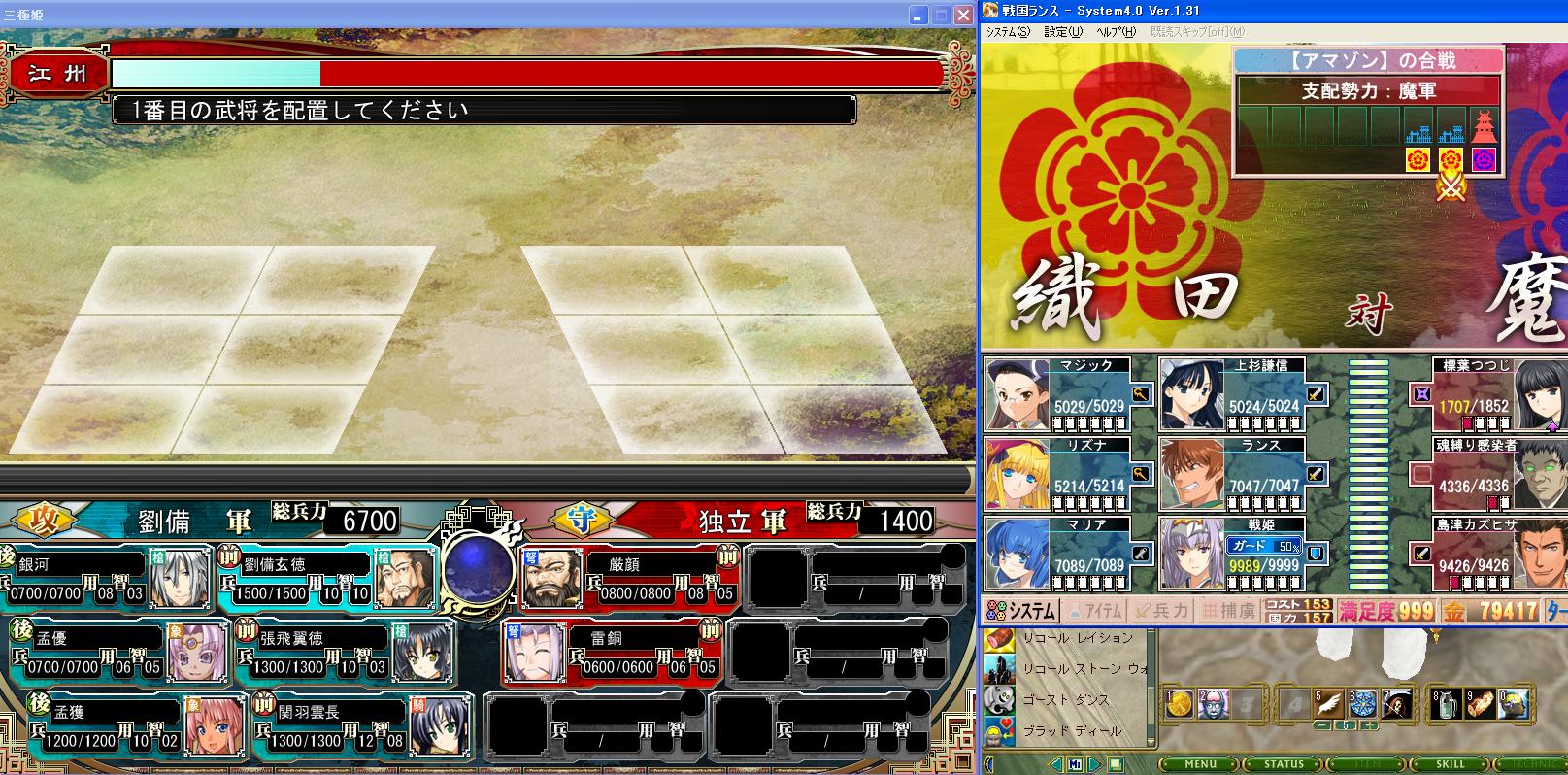1568x775 pixels.
Task: Click the green forward arrow near the bottom bar
Action: coord(1092,763)
